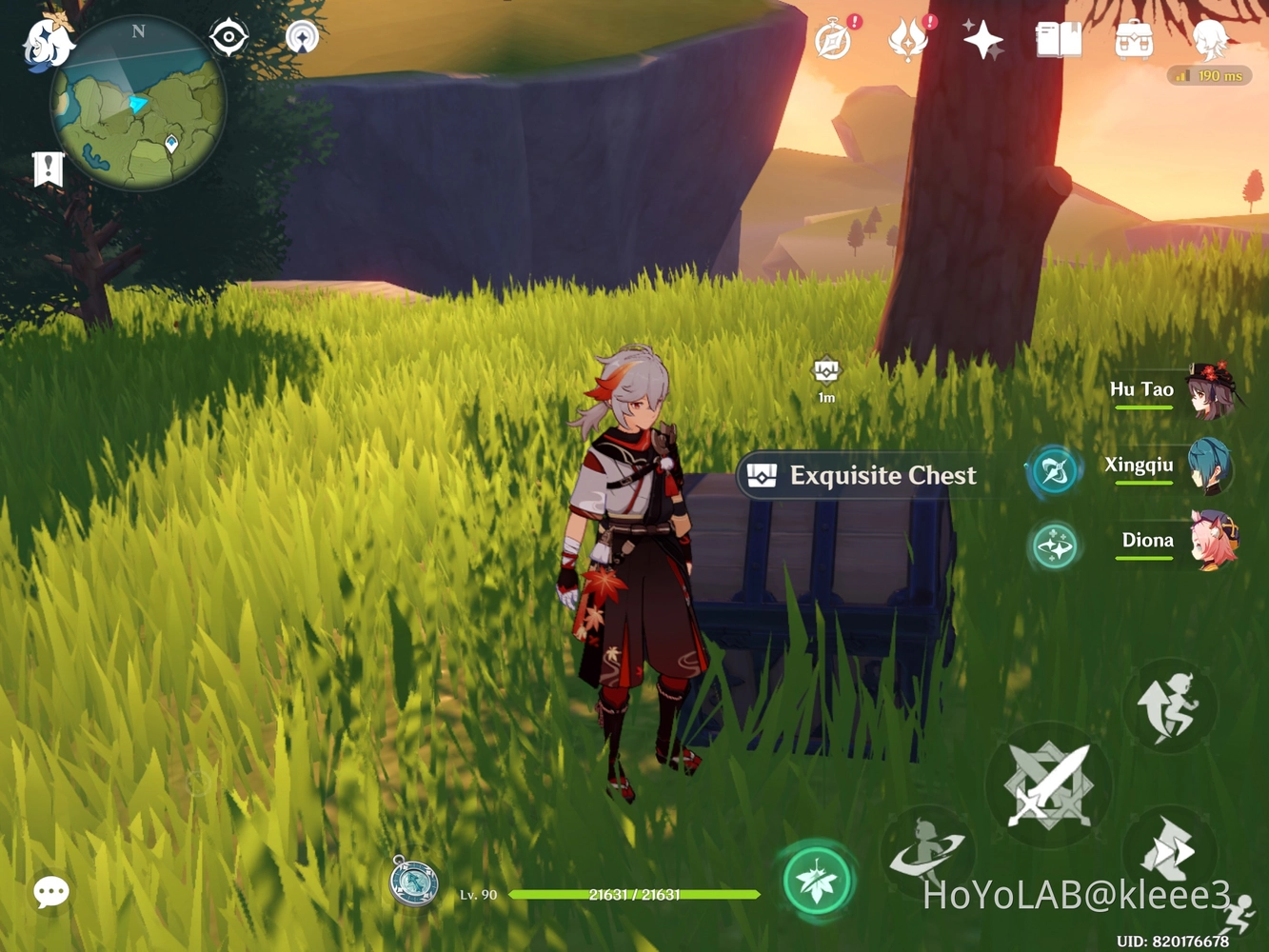Use Kazuha's Elemental Burst leaf button
Screen dimensions: 1269x952
tap(817, 880)
